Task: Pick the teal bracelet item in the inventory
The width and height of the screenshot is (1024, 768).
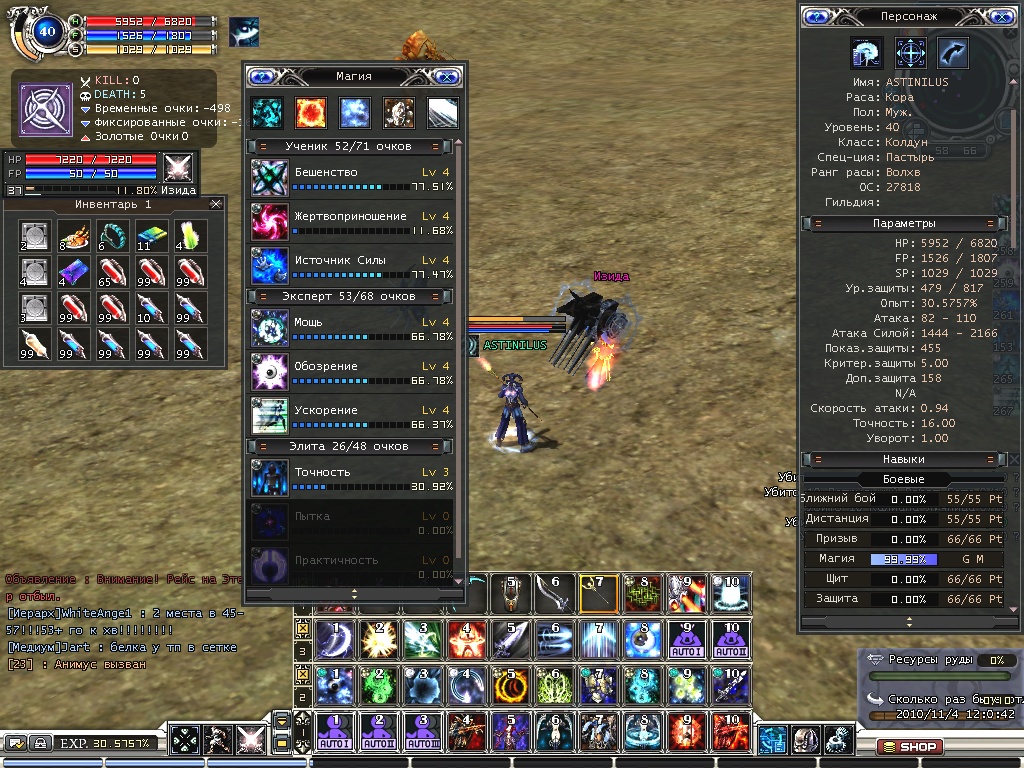Action: coord(117,235)
